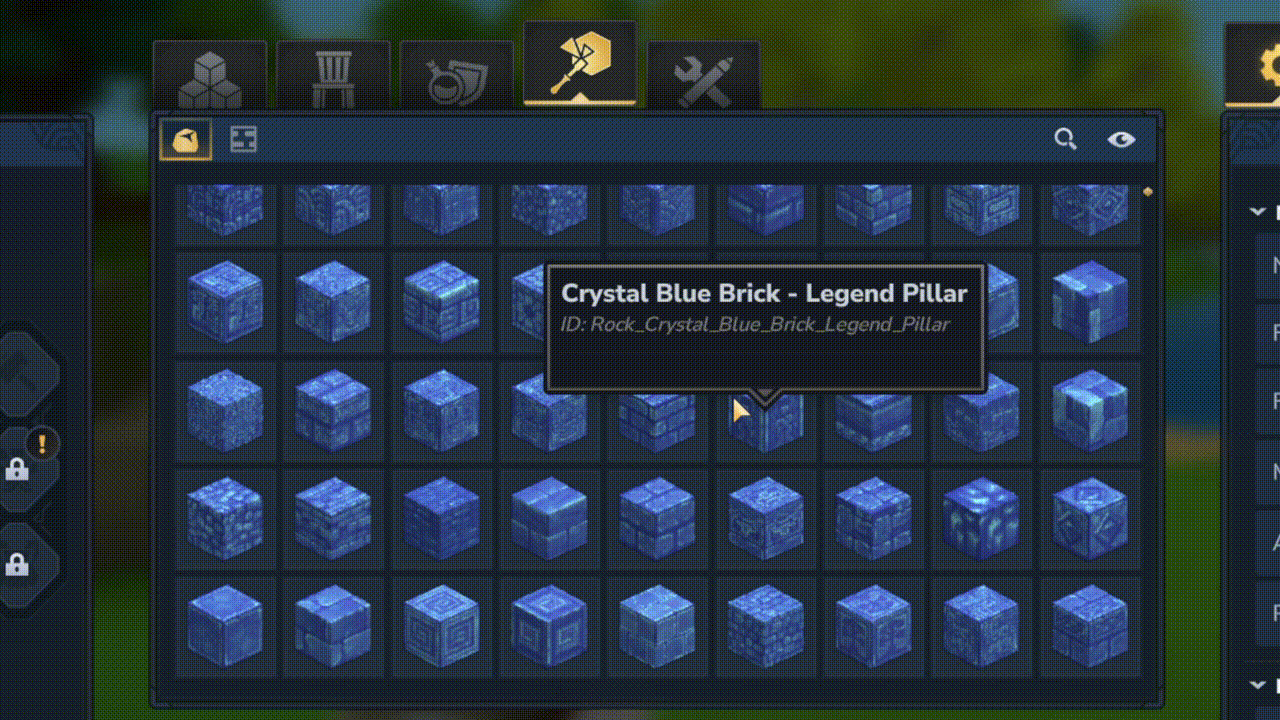This screenshot has height=720, width=1280.
Task: Toggle the eye visibility icon
Action: pos(1122,140)
